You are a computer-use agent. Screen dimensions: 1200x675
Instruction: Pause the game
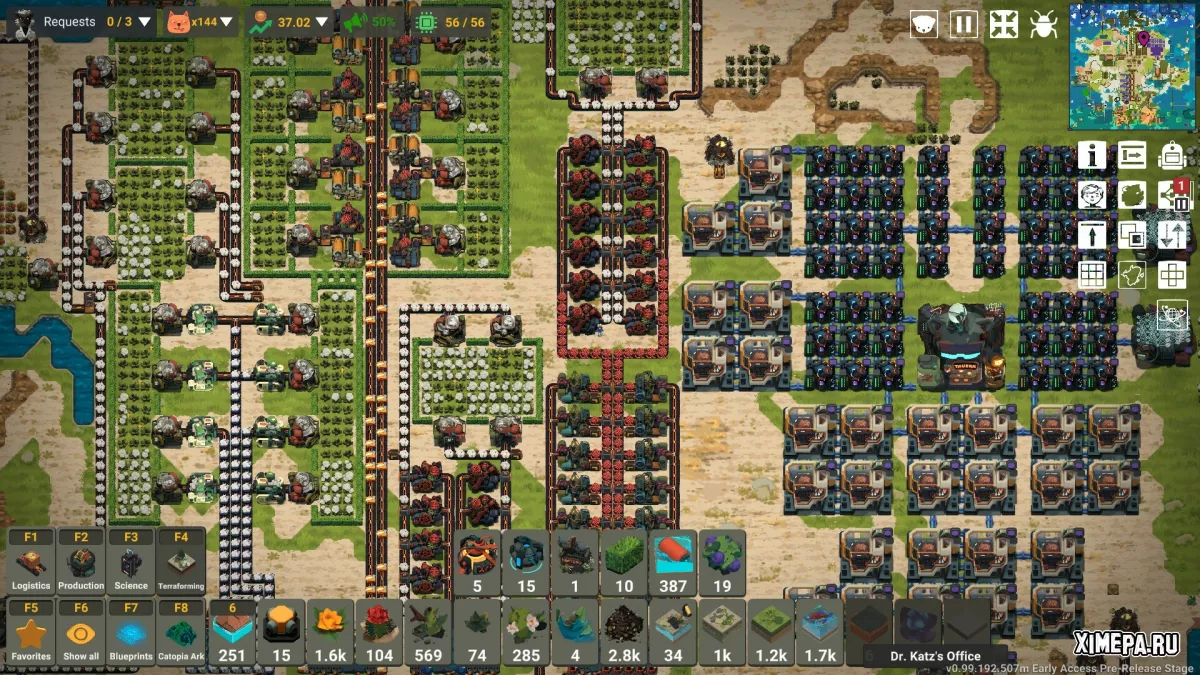coord(963,24)
